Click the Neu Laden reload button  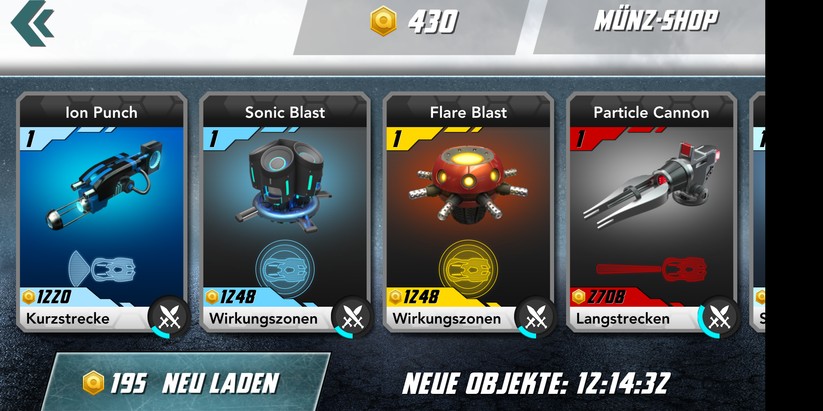point(185,382)
